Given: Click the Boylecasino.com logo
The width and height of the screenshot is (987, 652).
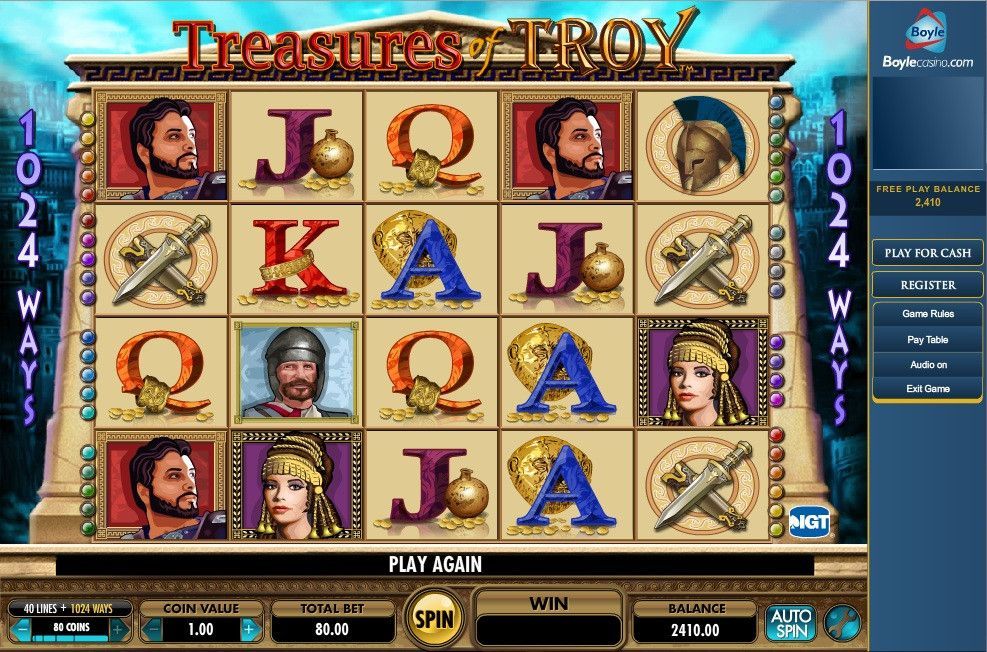Looking at the screenshot, I should click(927, 45).
